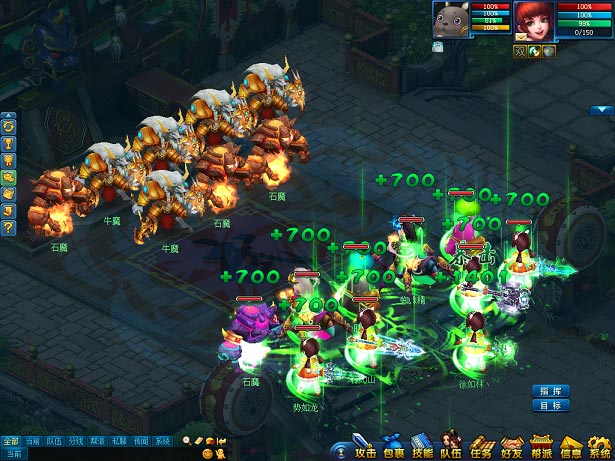The width and height of the screenshot is (615, 461).
Task: Click the question mark help icon
Action: point(9,228)
